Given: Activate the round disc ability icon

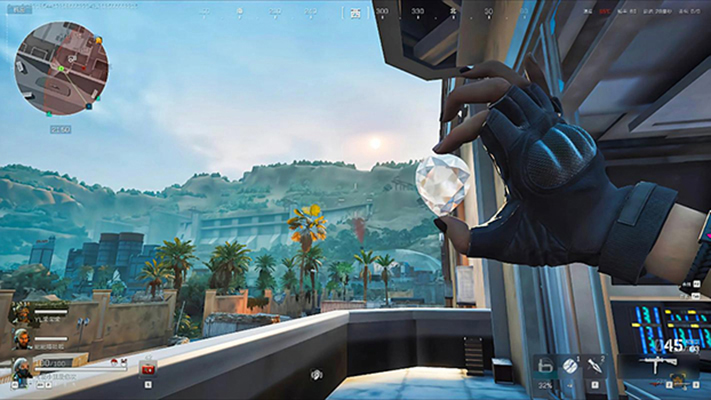Looking at the screenshot, I should (570, 367).
